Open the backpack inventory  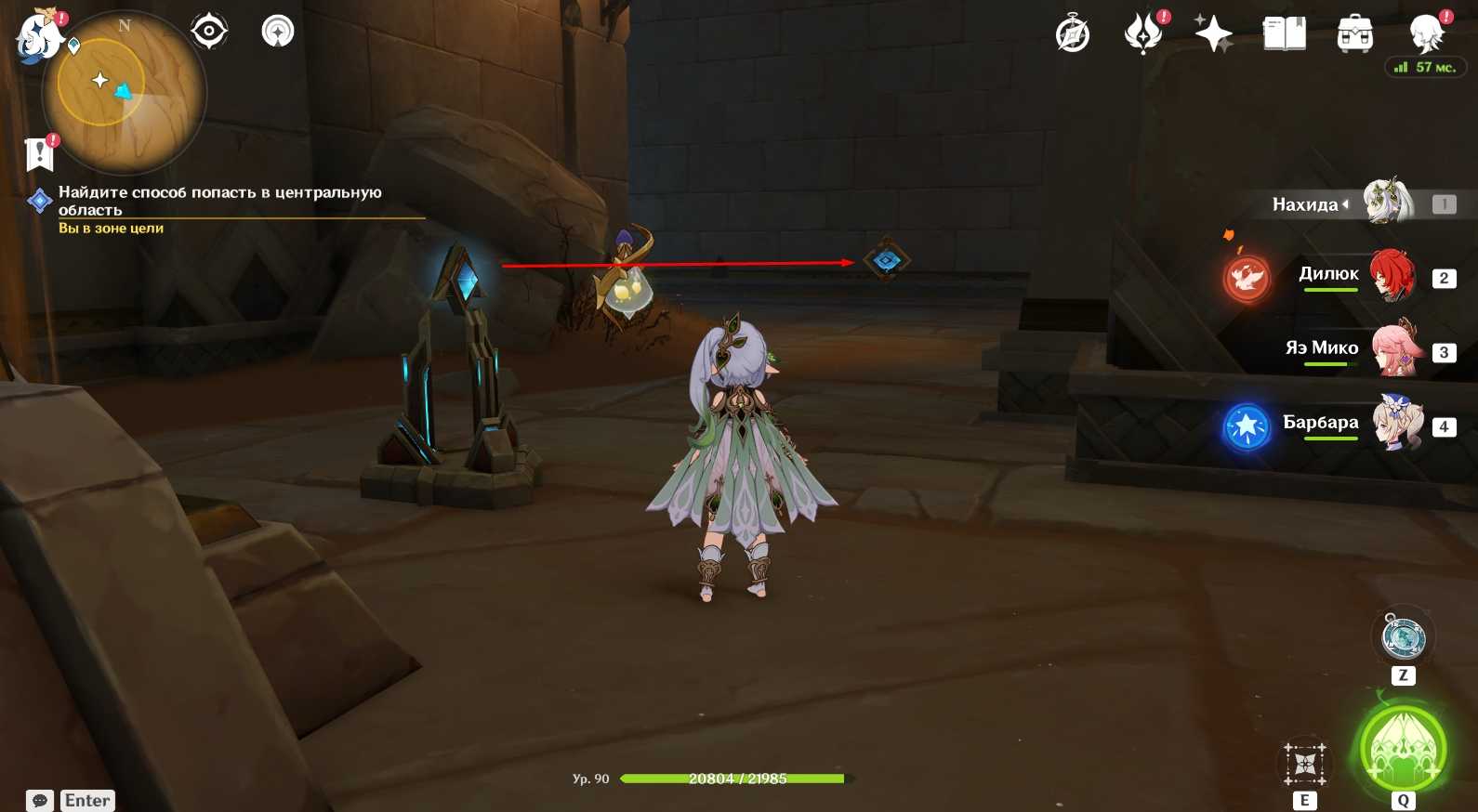pos(1354,34)
